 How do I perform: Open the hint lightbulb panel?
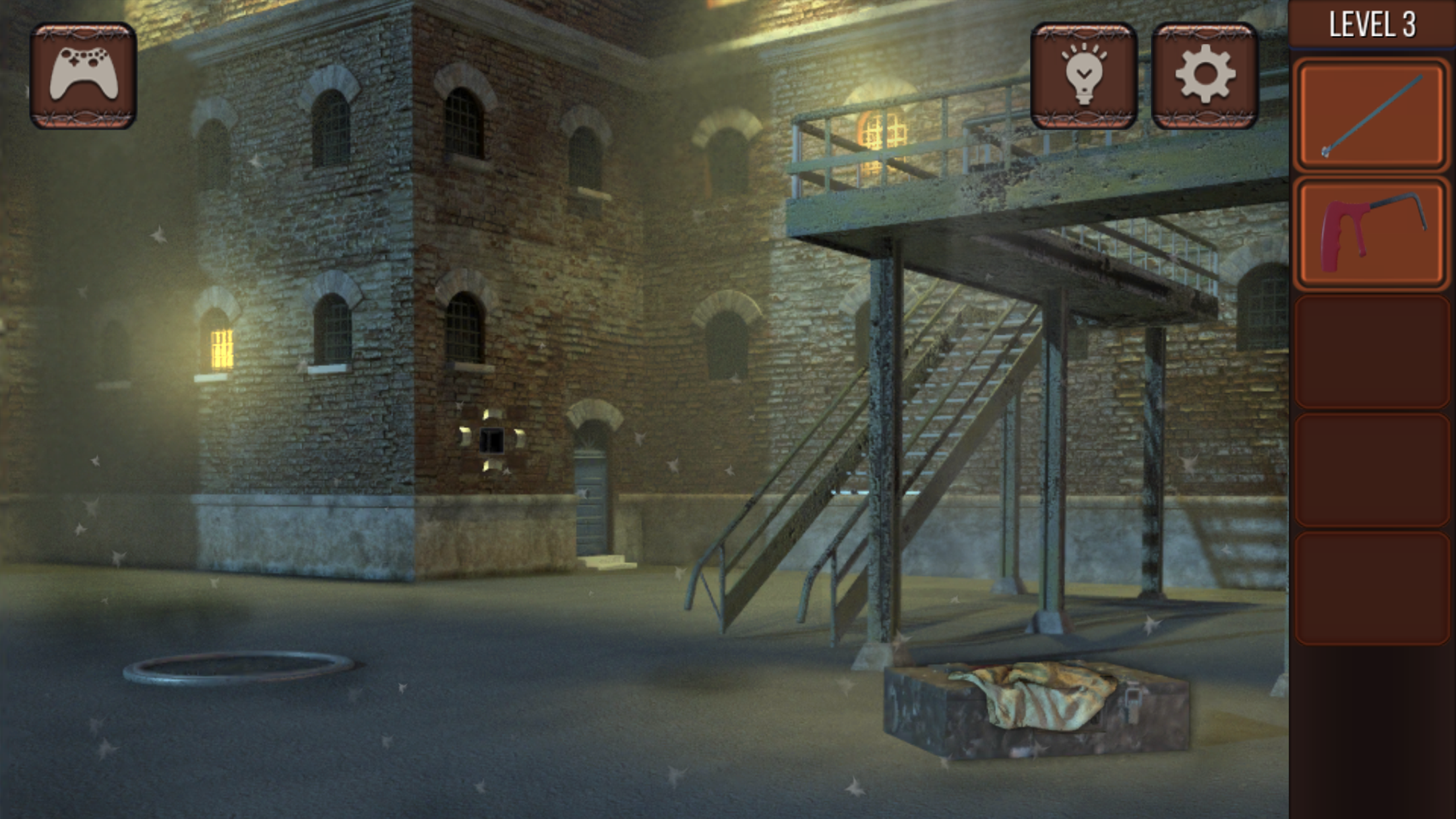click(x=1085, y=75)
